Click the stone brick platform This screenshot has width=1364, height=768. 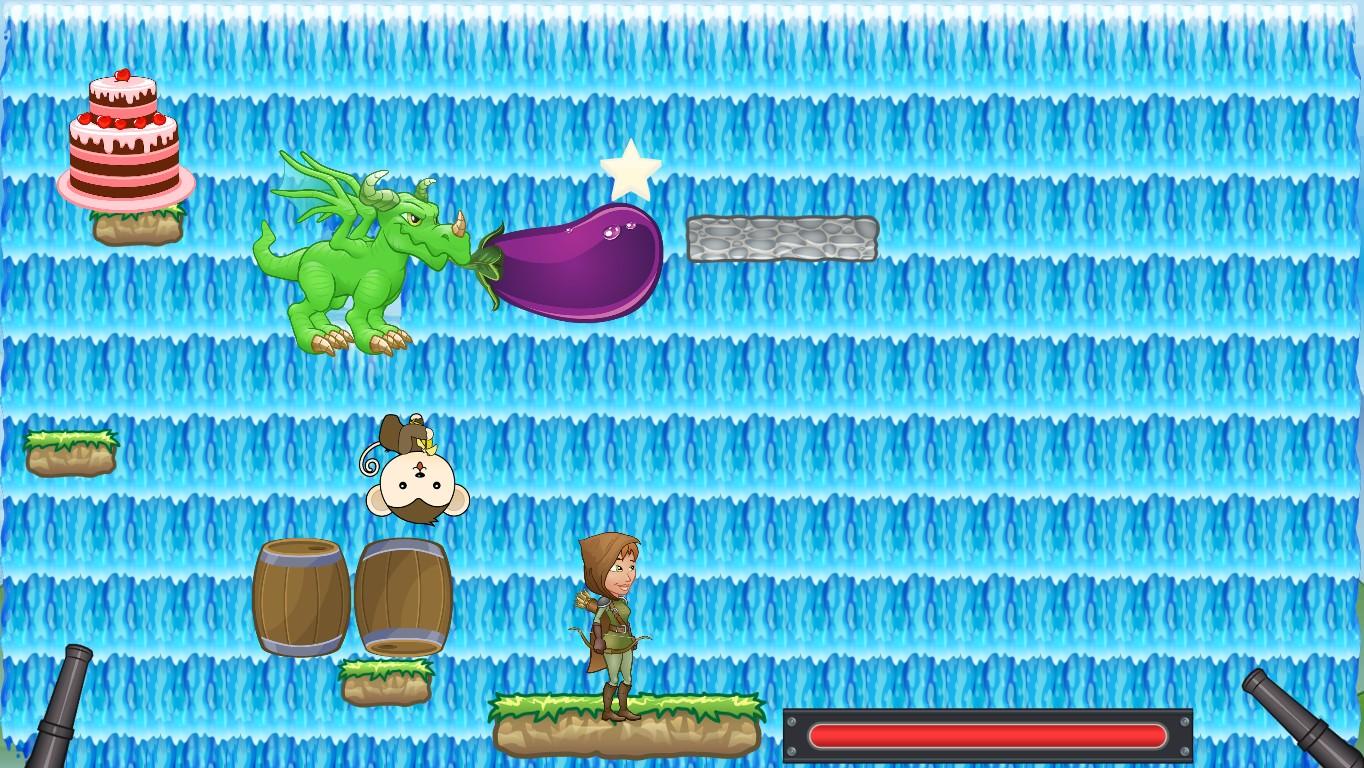(780, 237)
